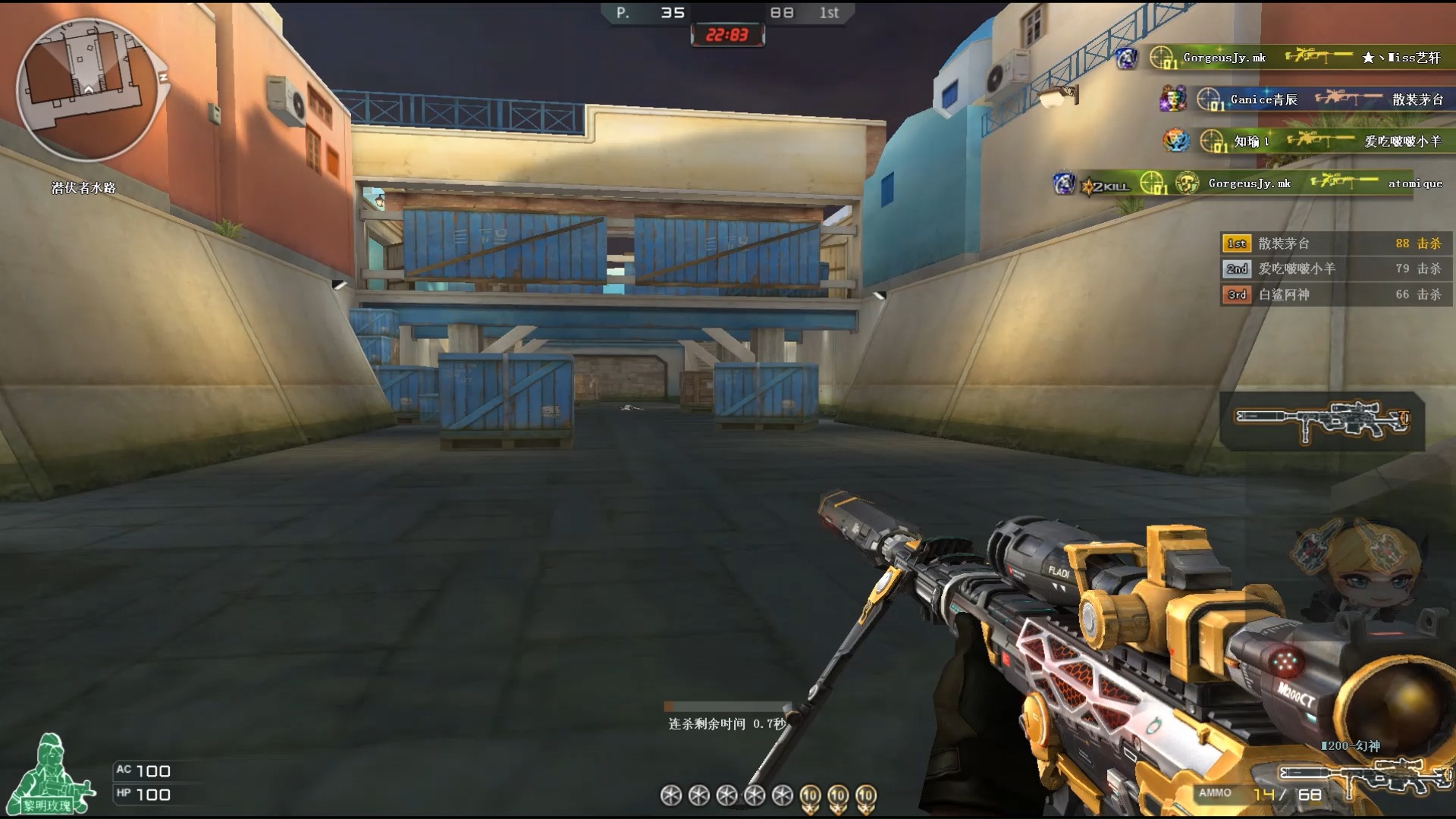Click the M200 weapon icon near ammo
Image resolution: width=1456 pixels, height=819 pixels.
pyautogui.click(x=1361, y=775)
